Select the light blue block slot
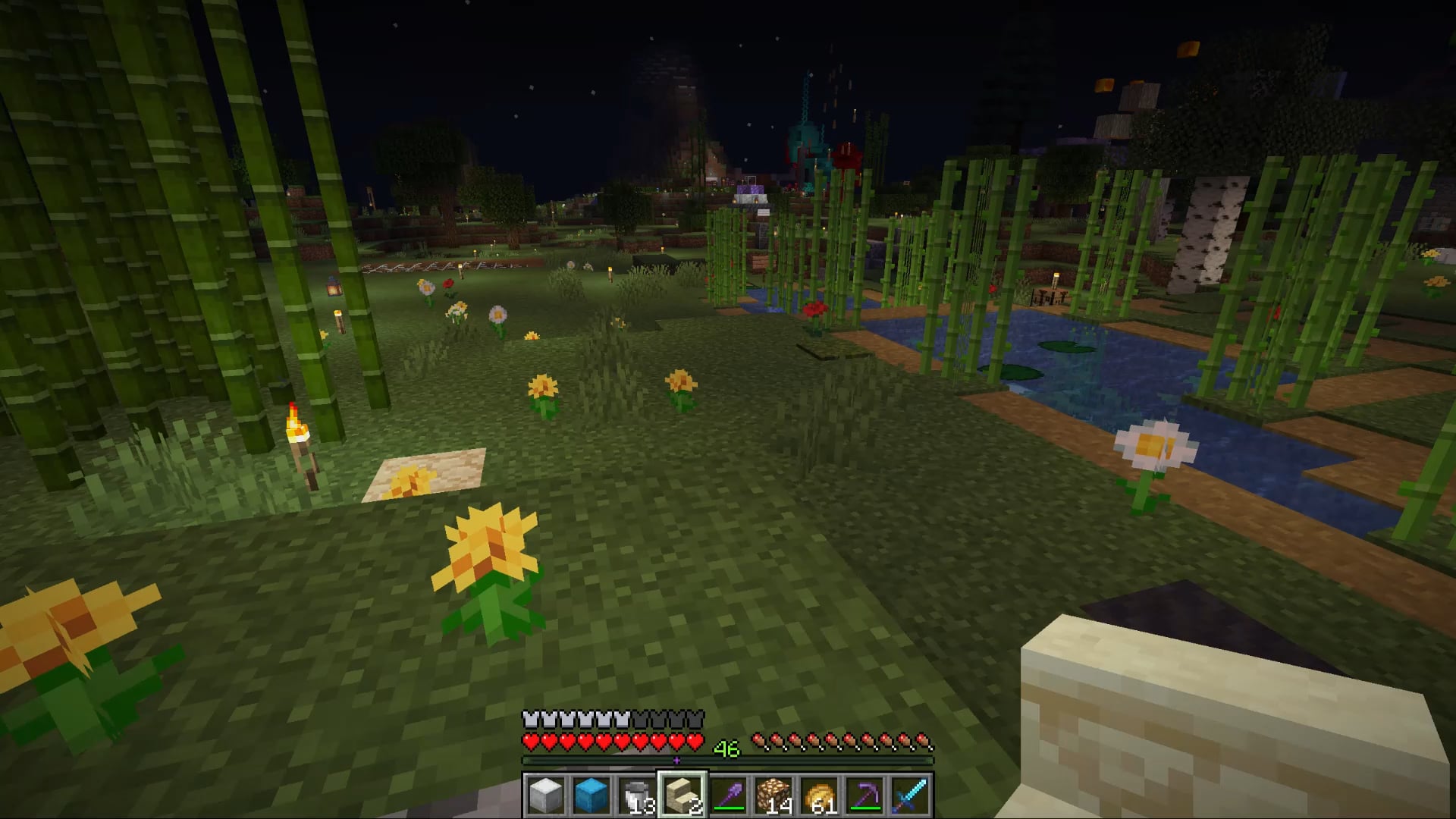 coord(591,795)
